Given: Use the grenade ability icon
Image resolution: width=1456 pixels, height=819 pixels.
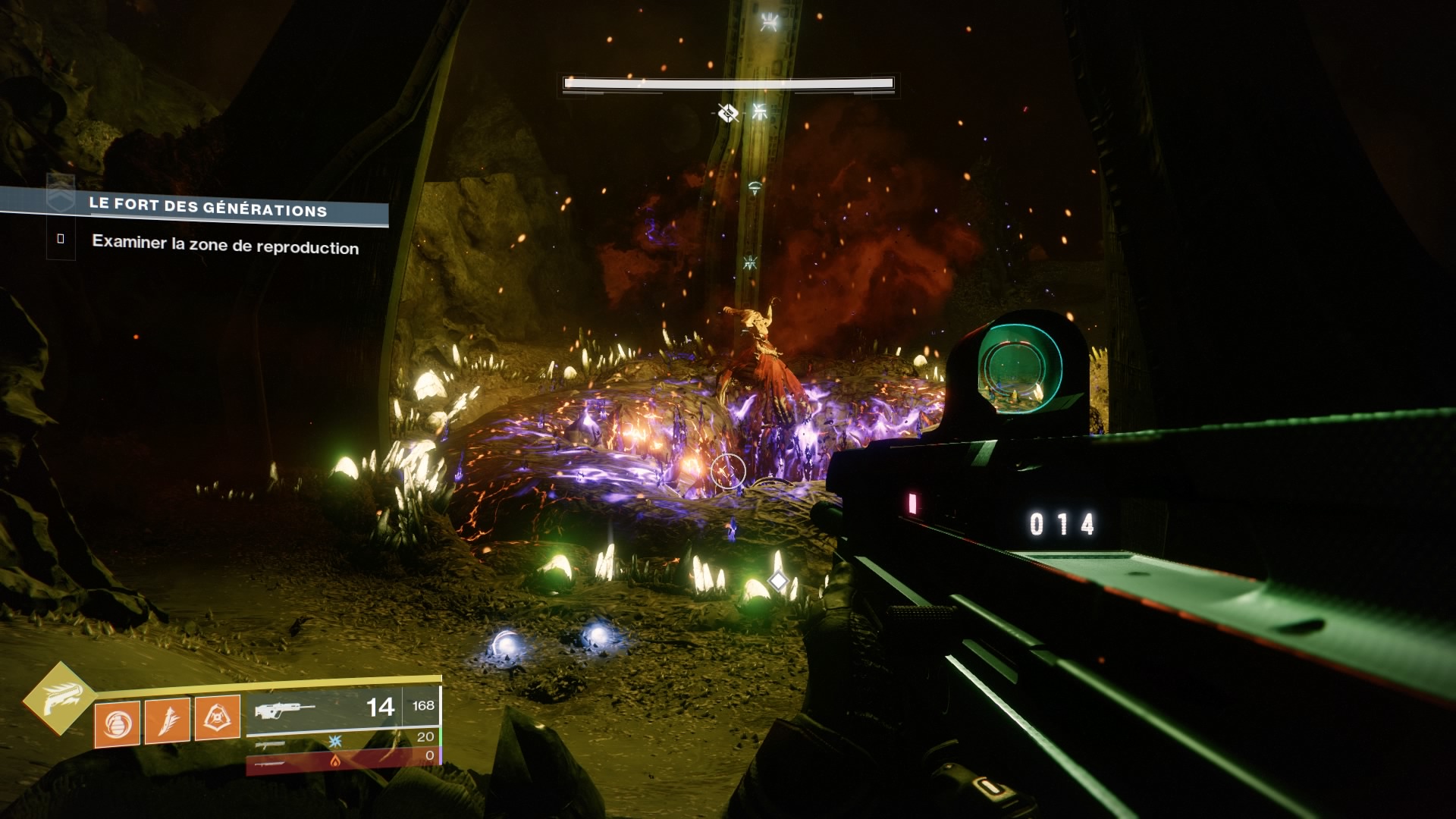Looking at the screenshot, I should pyautogui.click(x=118, y=723).
